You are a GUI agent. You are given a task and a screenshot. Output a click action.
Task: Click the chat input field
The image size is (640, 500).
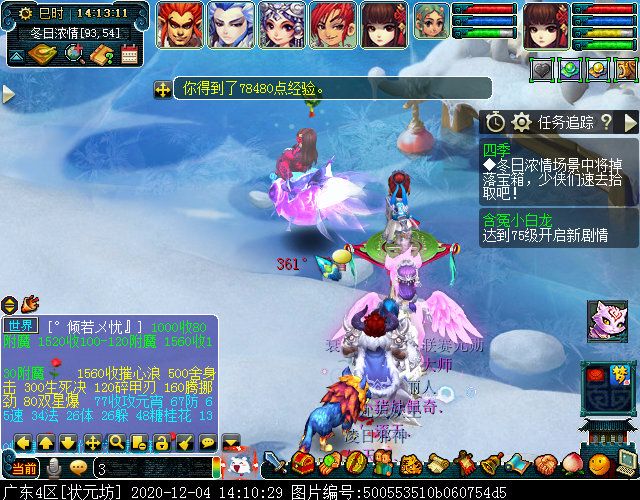(x=150, y=468)
